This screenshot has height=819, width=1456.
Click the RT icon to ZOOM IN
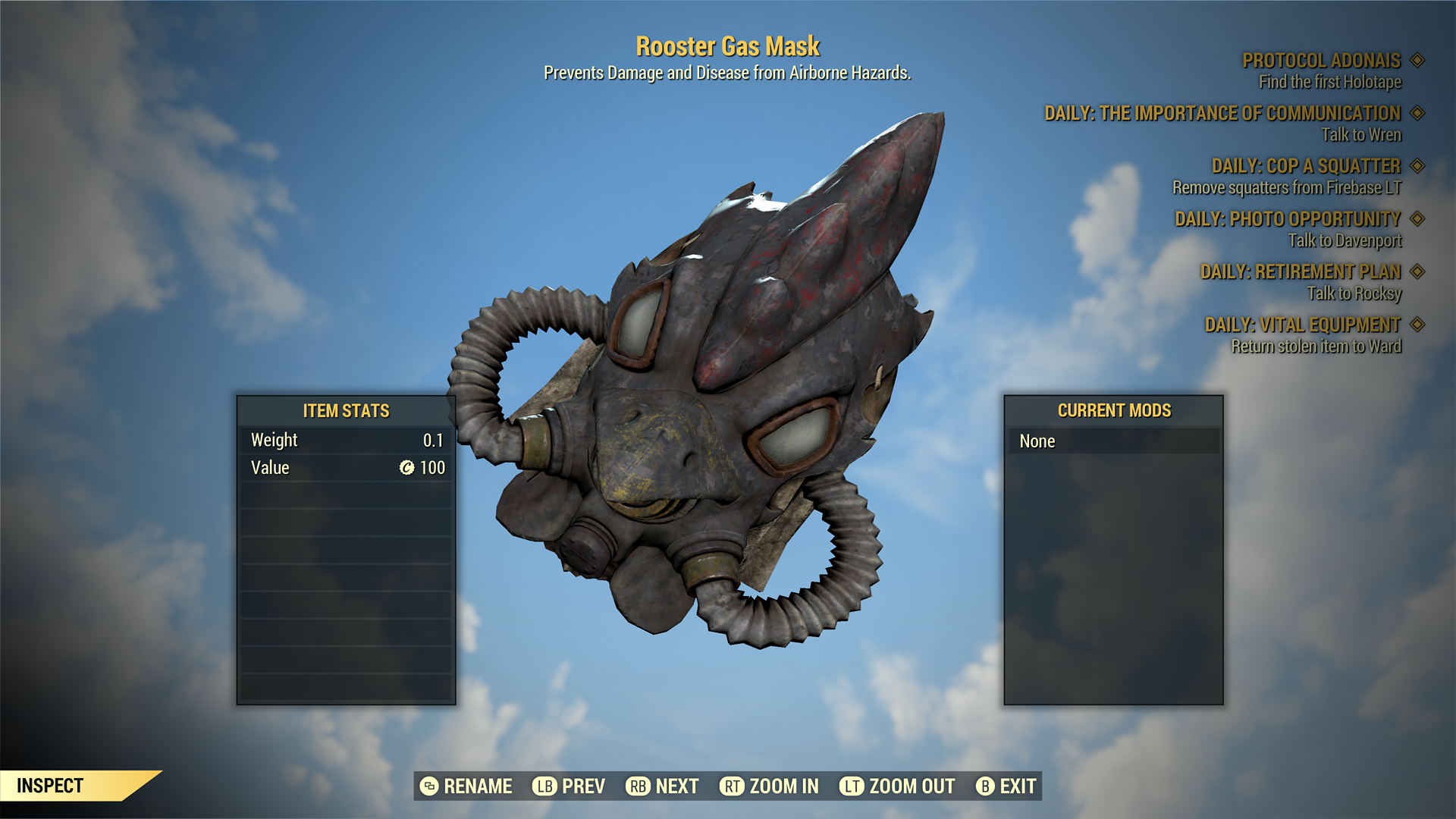[732, 786]
